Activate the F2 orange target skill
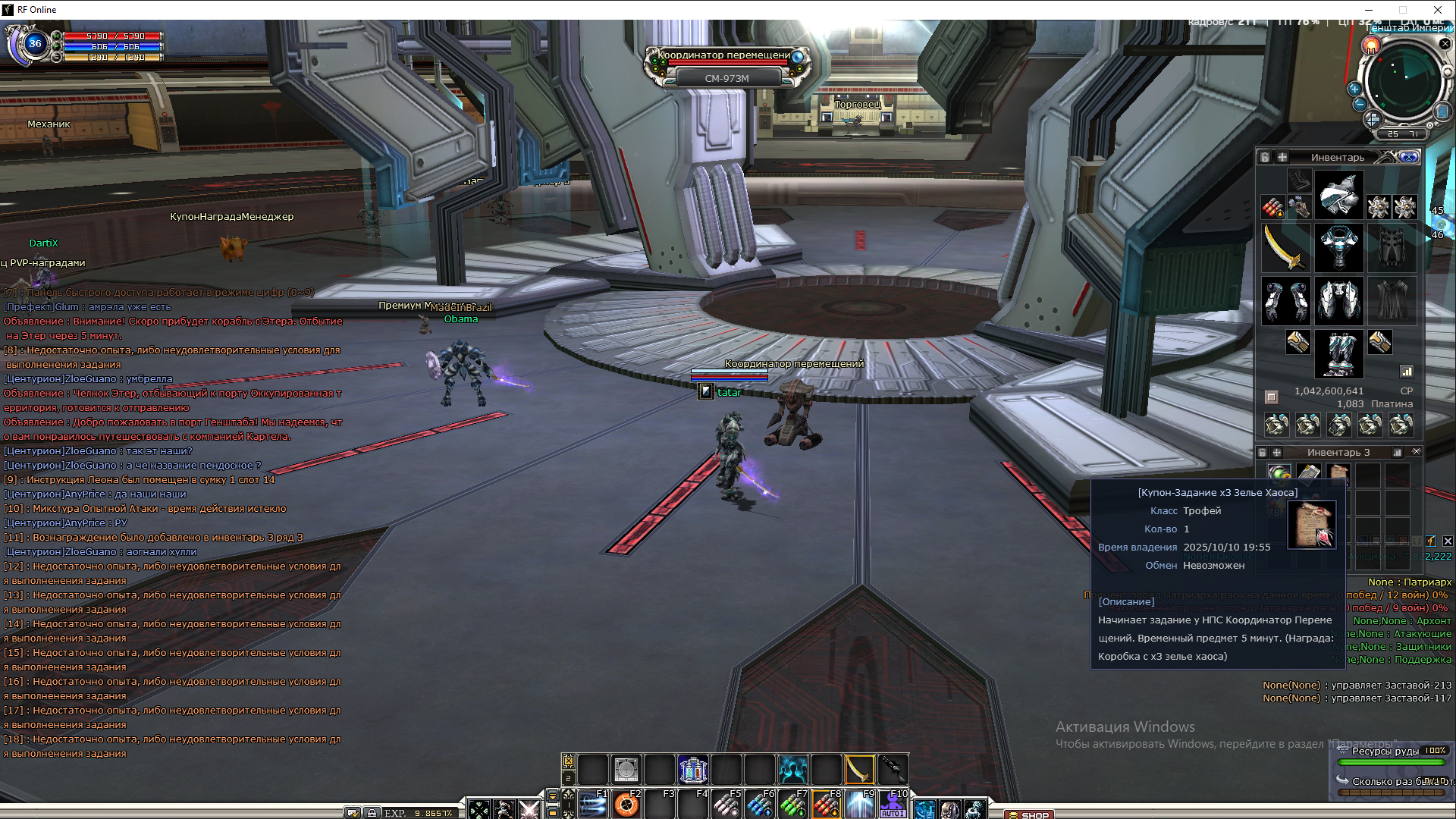The image size is (1456, 819). pos(626,804)
